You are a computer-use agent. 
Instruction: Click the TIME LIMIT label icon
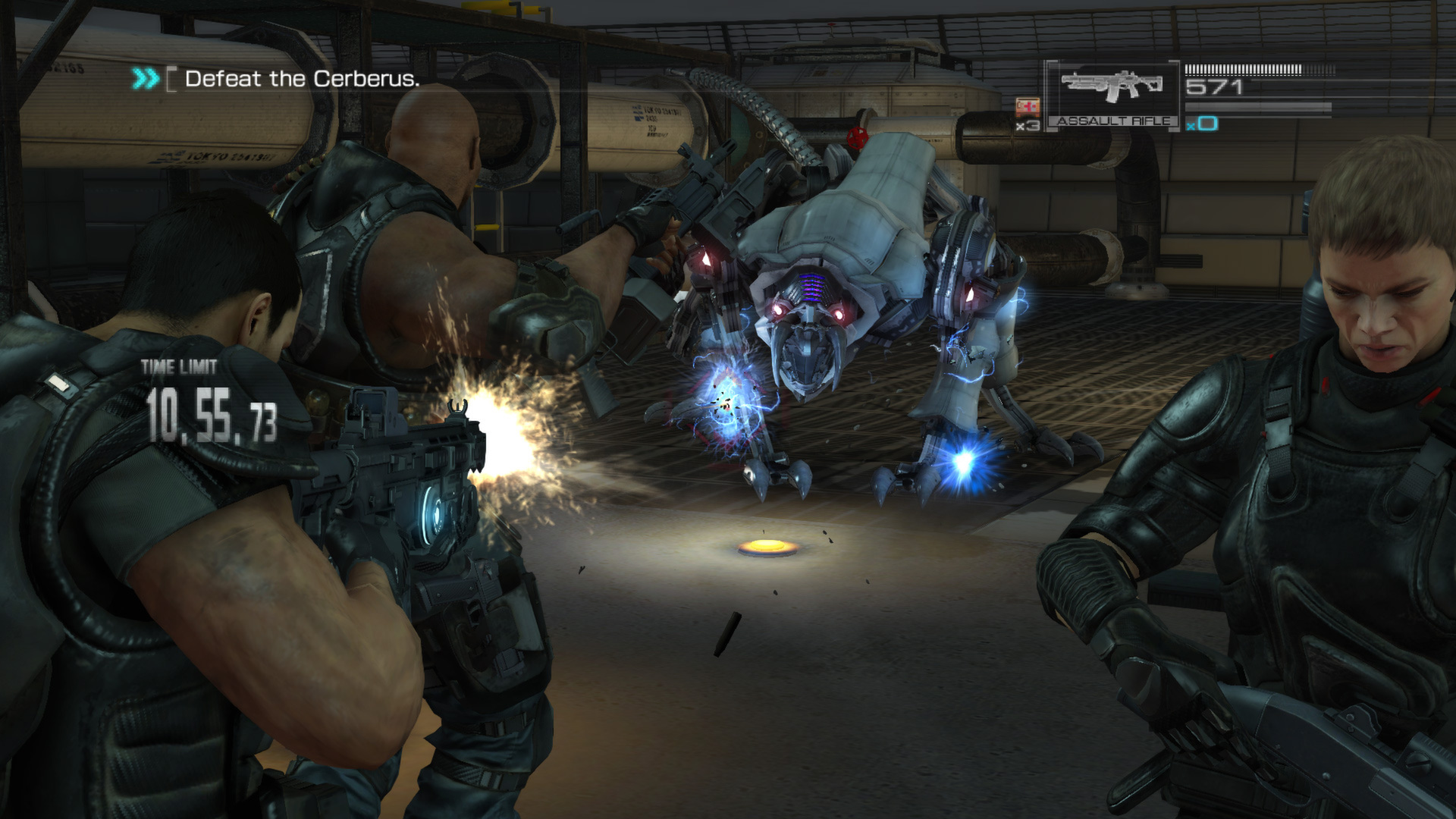[x=177, y=368]
